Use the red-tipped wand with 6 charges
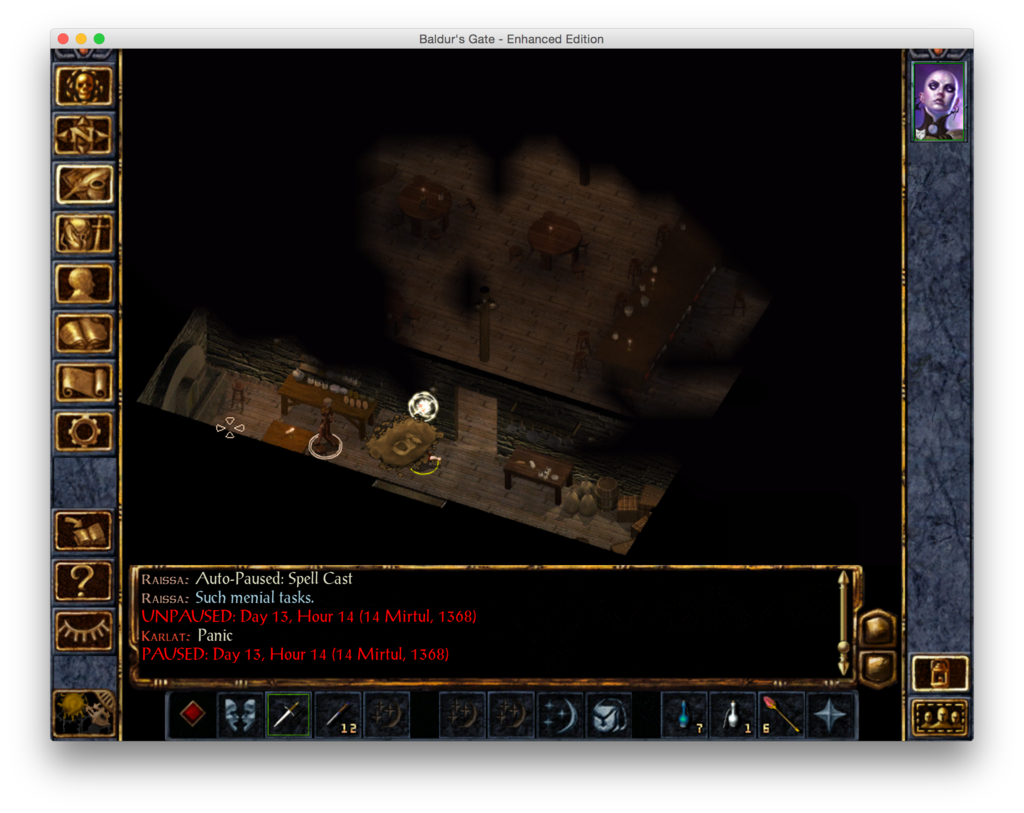 (782, 715)
